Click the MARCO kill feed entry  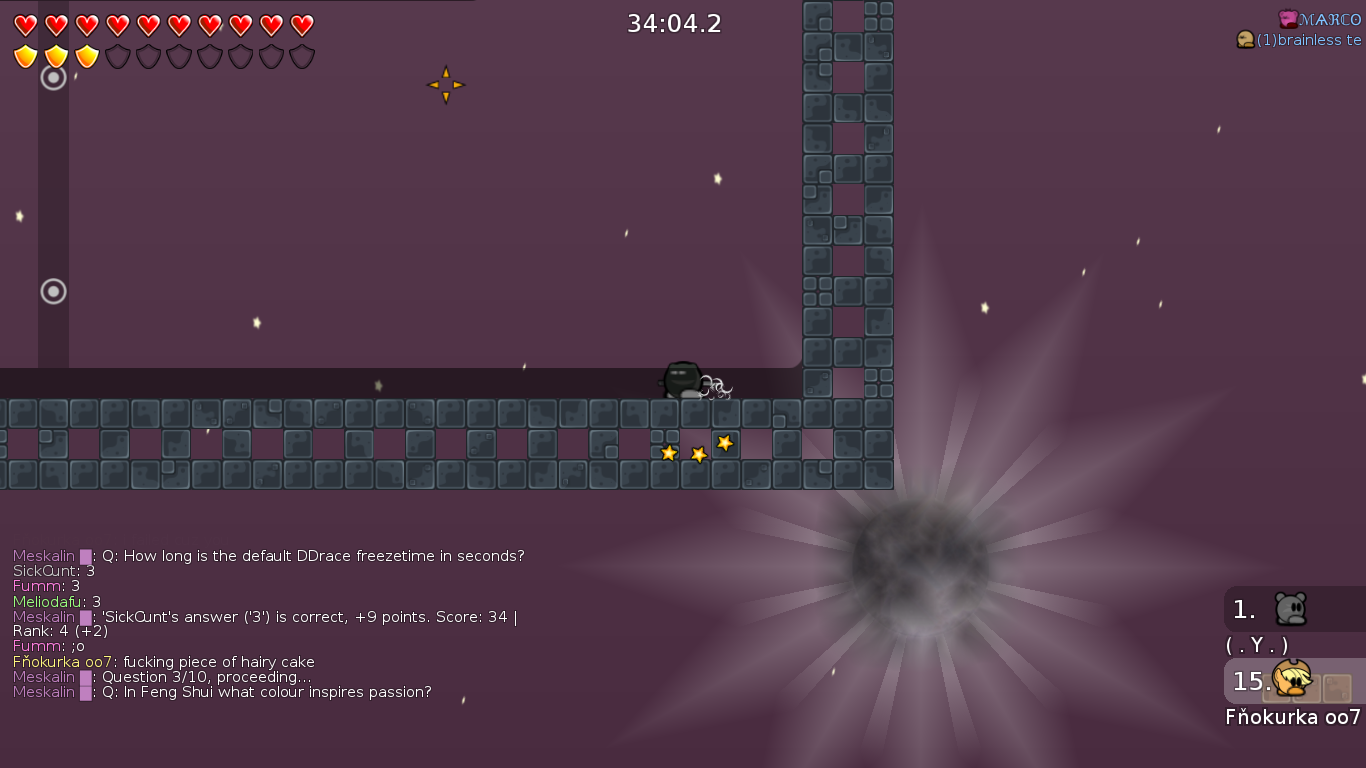point(1319,19)
